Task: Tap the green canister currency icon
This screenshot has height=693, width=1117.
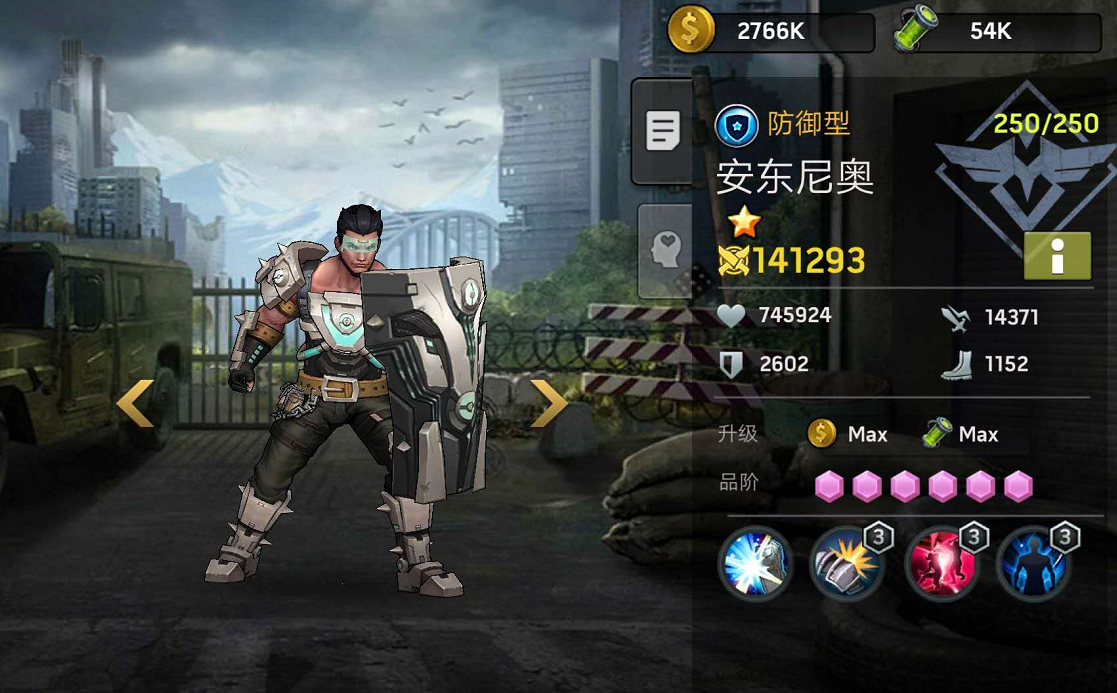Action: click(x=918, y=31)
